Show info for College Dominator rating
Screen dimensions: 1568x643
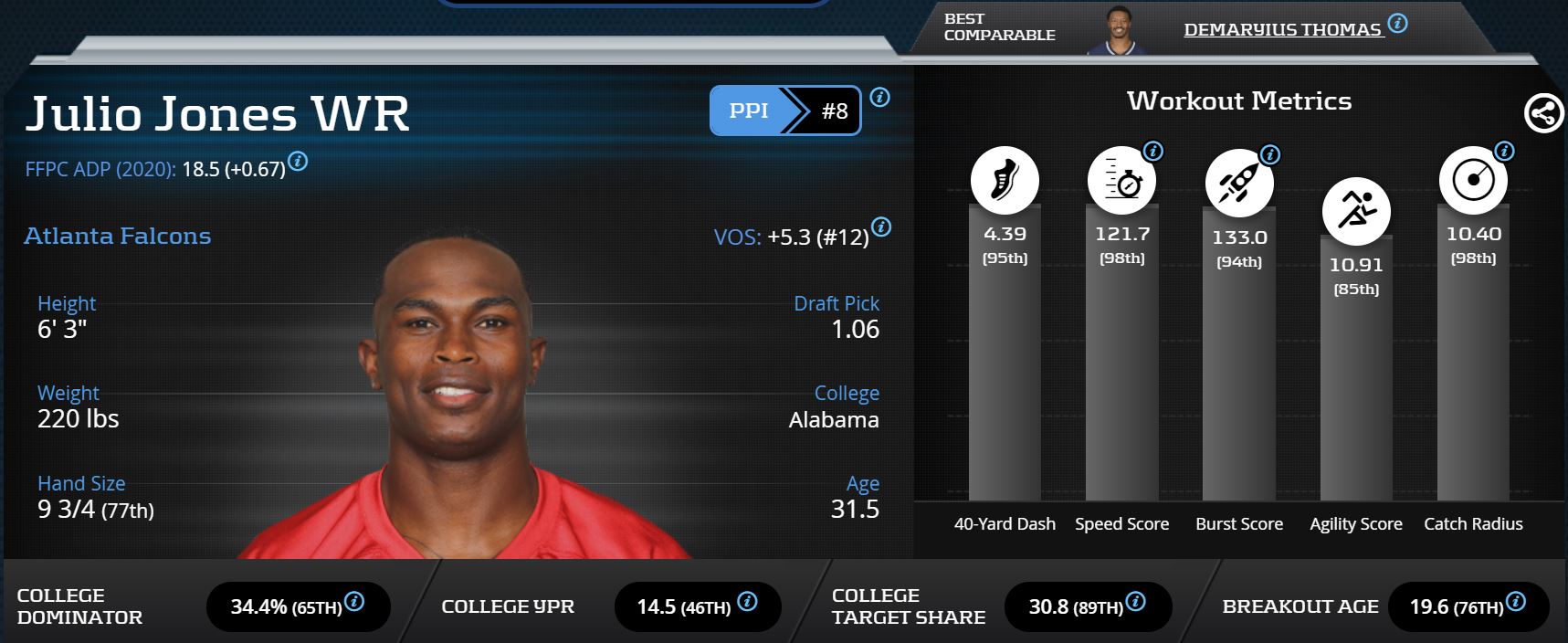(354, 601)
